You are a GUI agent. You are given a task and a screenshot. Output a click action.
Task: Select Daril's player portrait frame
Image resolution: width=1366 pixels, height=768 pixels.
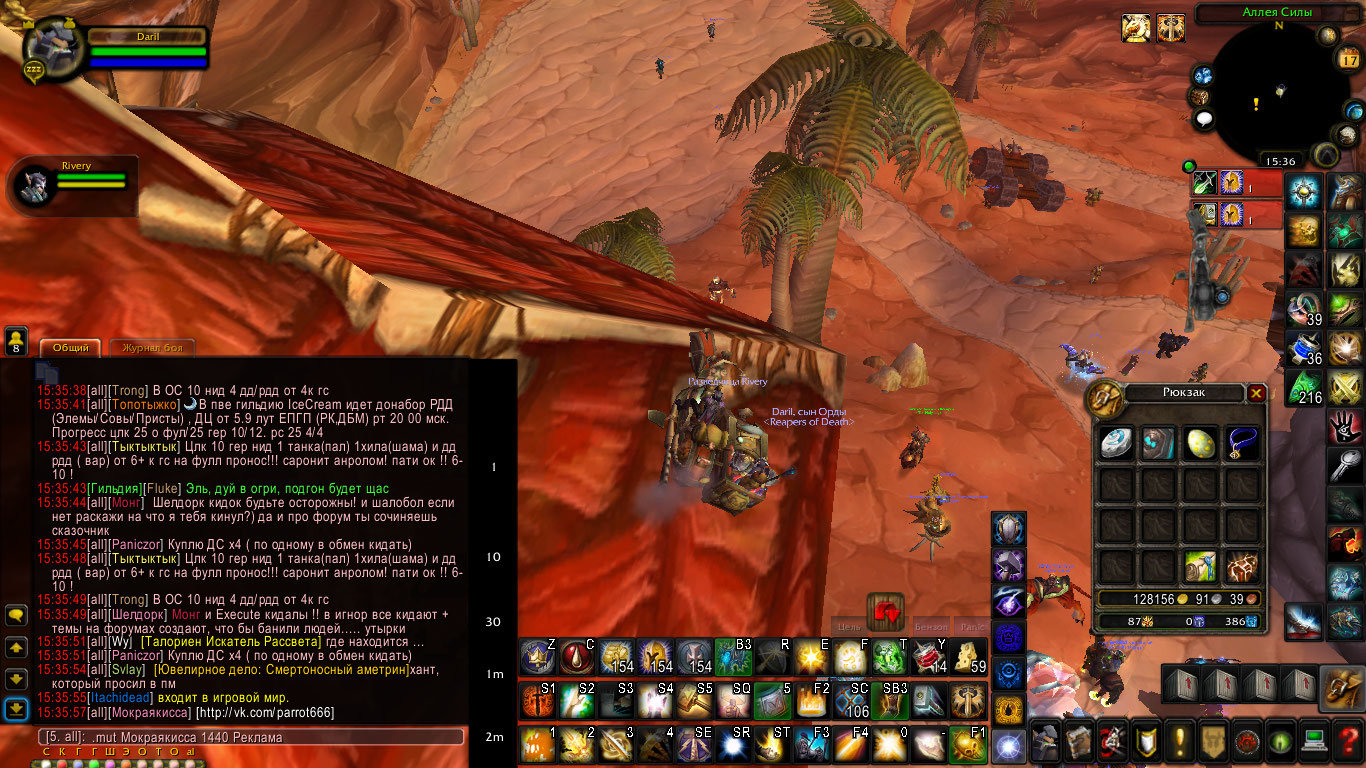coord(55,52)
